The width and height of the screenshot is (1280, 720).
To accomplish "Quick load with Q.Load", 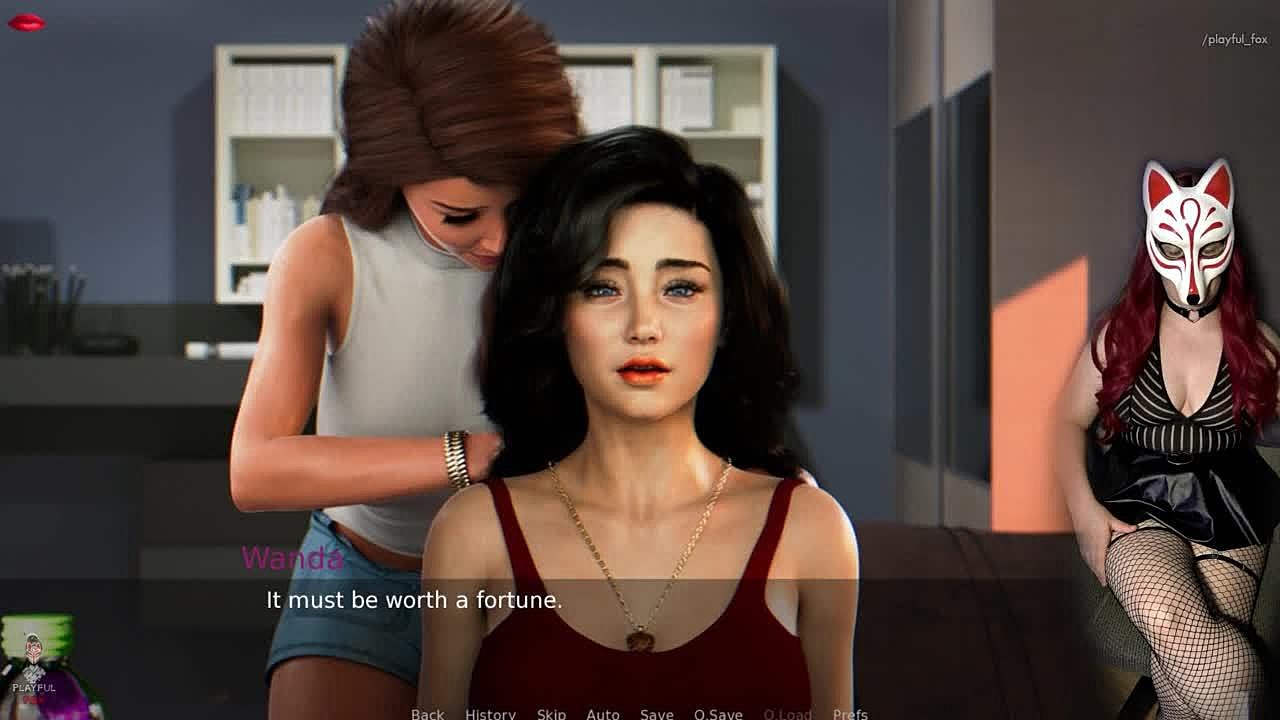I will (x=787, y=713).
